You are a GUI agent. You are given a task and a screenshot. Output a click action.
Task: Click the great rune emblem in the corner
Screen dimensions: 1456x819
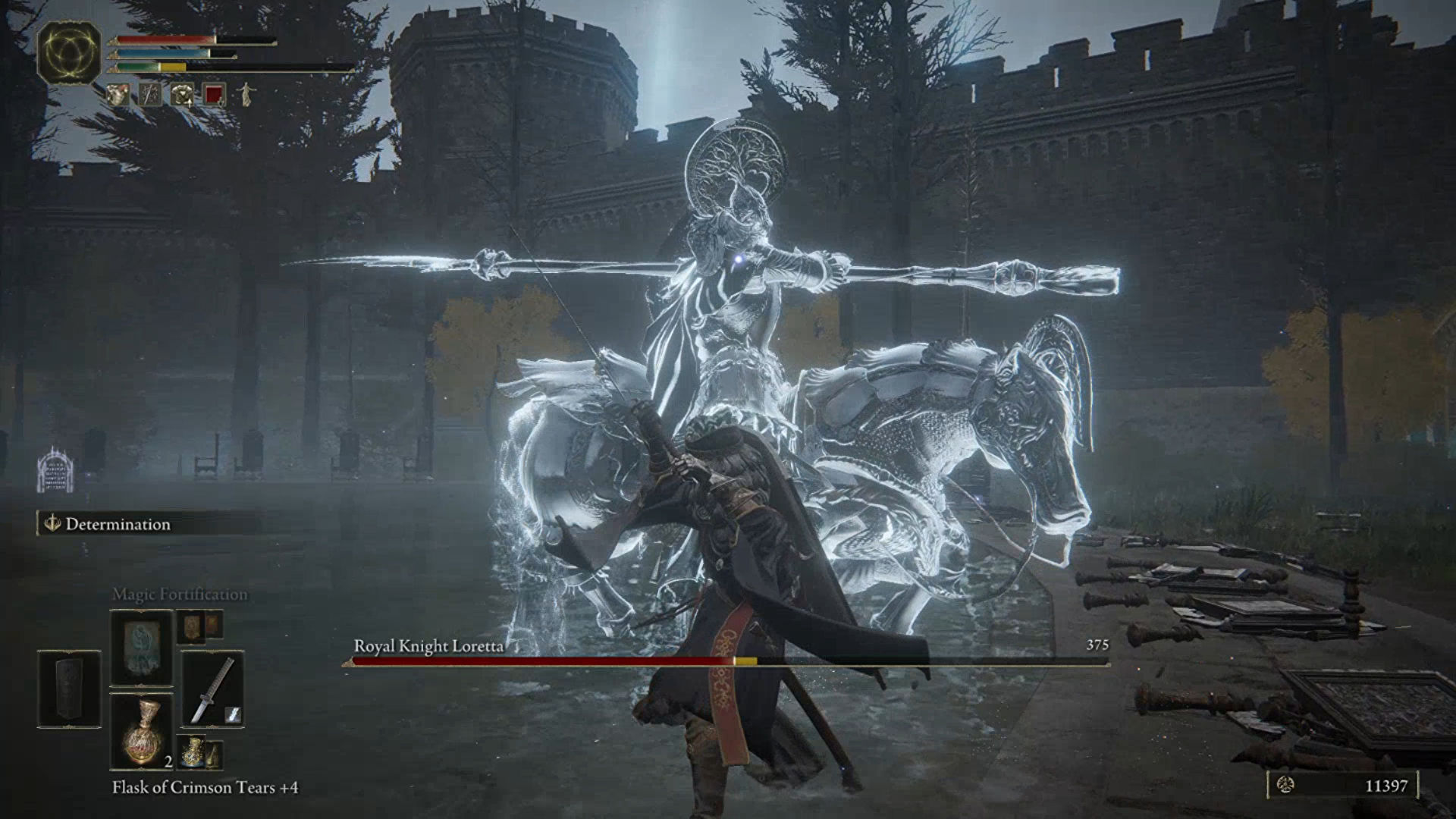point(69,52)
